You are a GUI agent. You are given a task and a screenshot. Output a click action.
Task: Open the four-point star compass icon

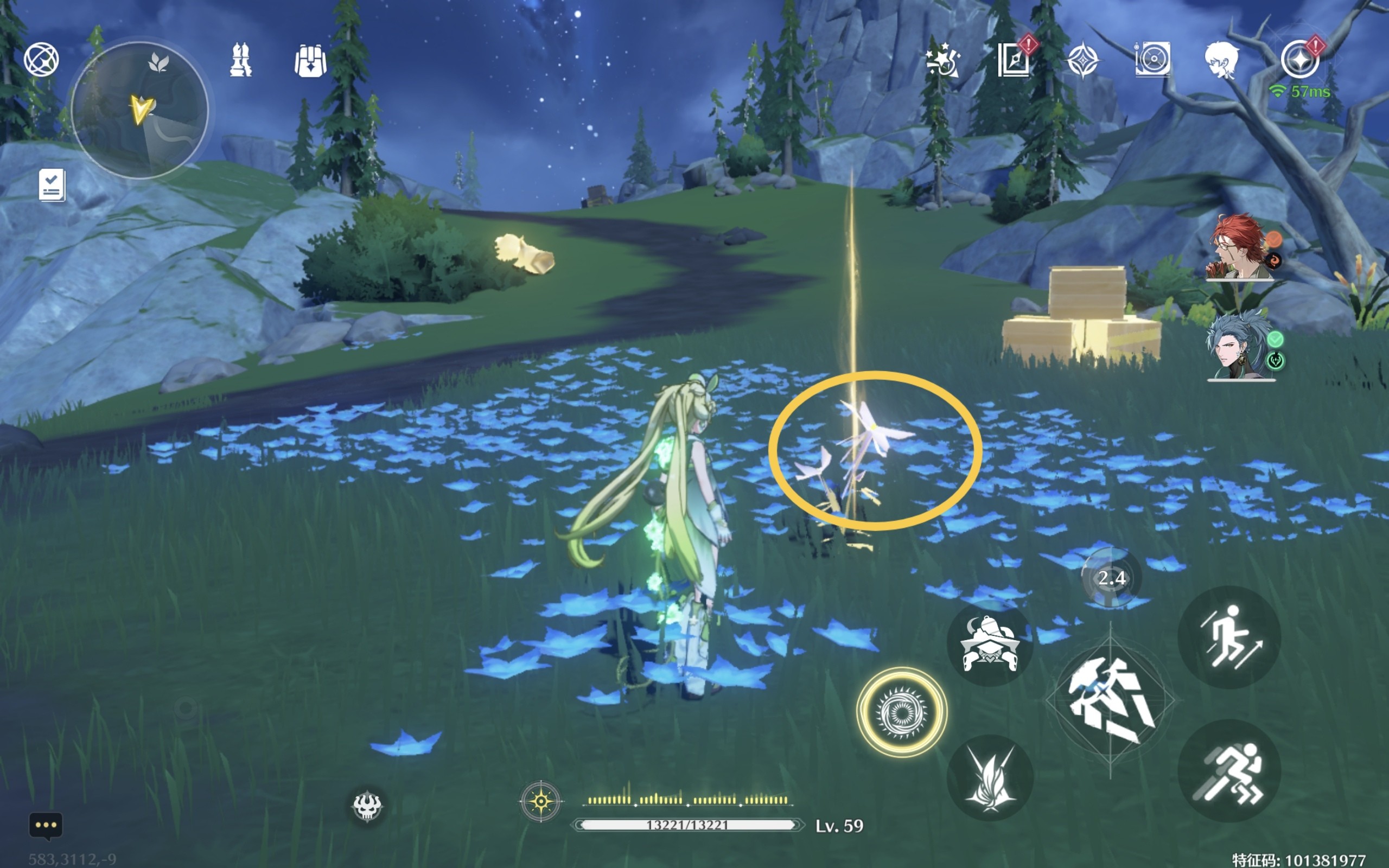[x=1082, y=61]
